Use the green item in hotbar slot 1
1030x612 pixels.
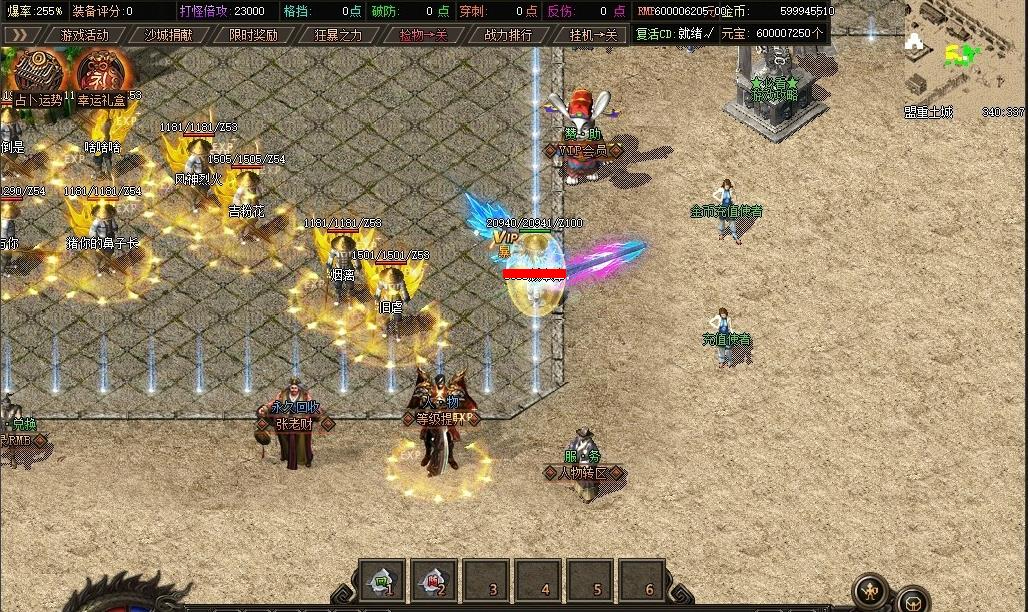382,580
